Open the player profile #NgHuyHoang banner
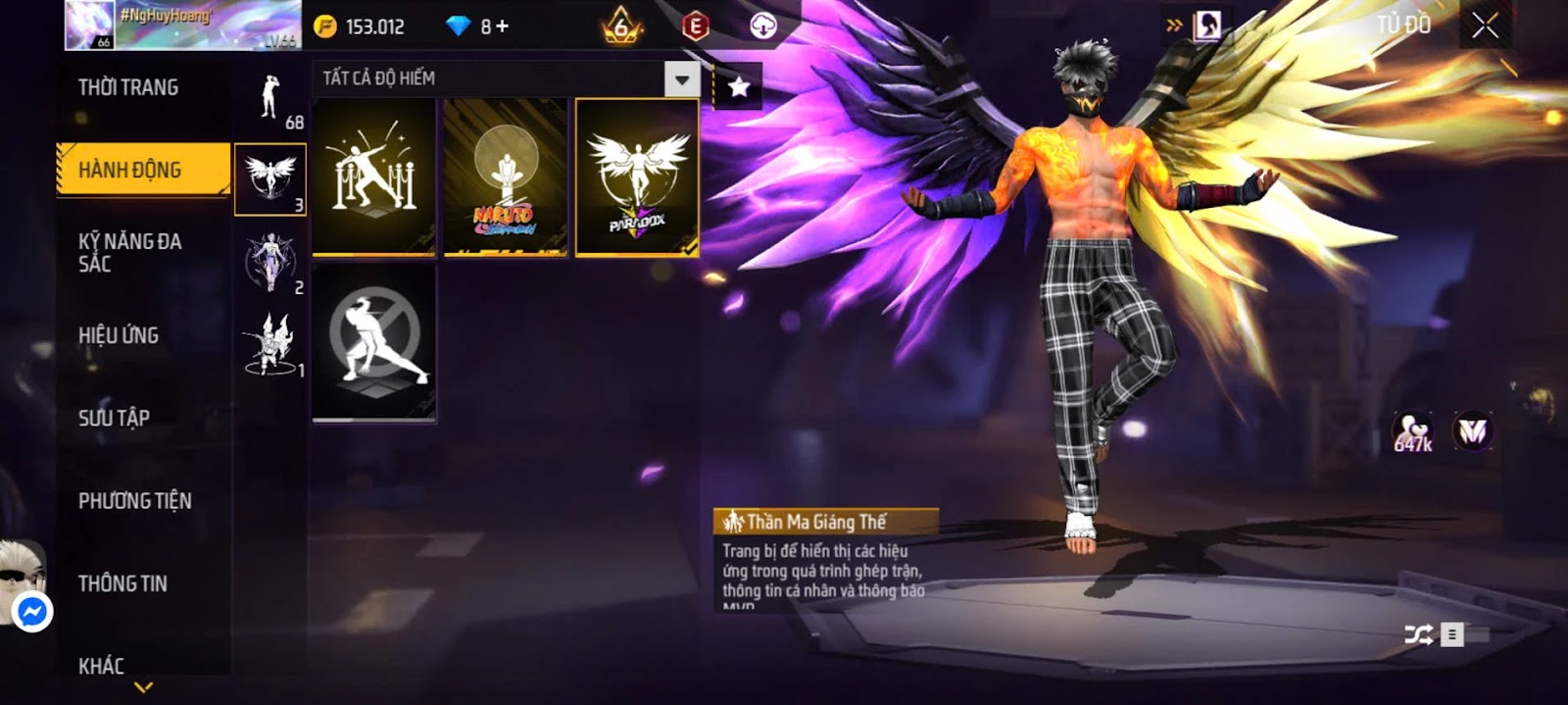The height and width of the screenshot is (705, 1568). tap(183, 25)
